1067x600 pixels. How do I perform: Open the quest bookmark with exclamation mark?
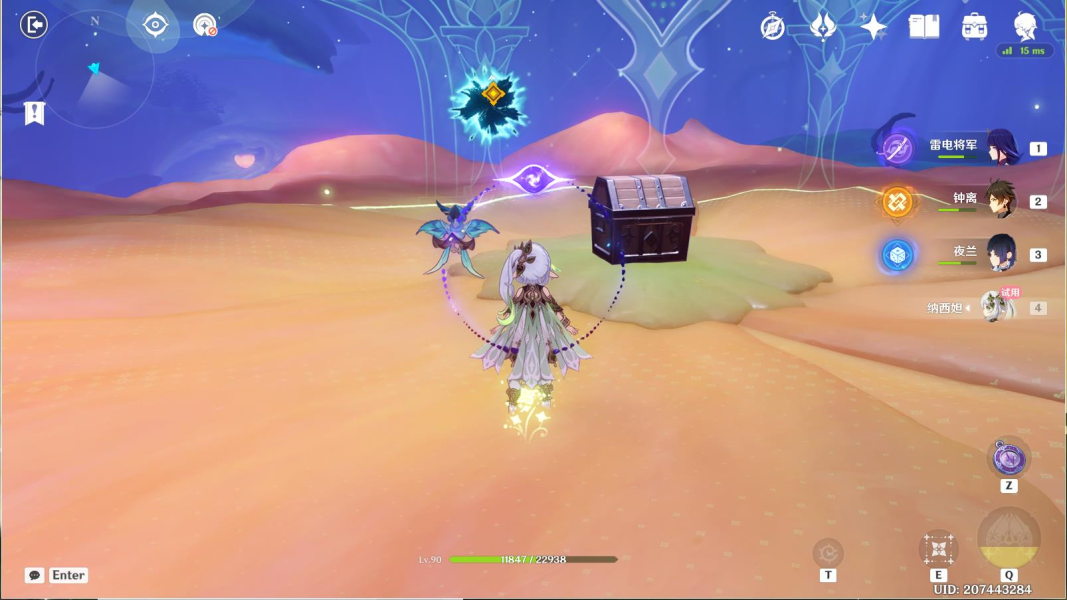coord(34,112)
